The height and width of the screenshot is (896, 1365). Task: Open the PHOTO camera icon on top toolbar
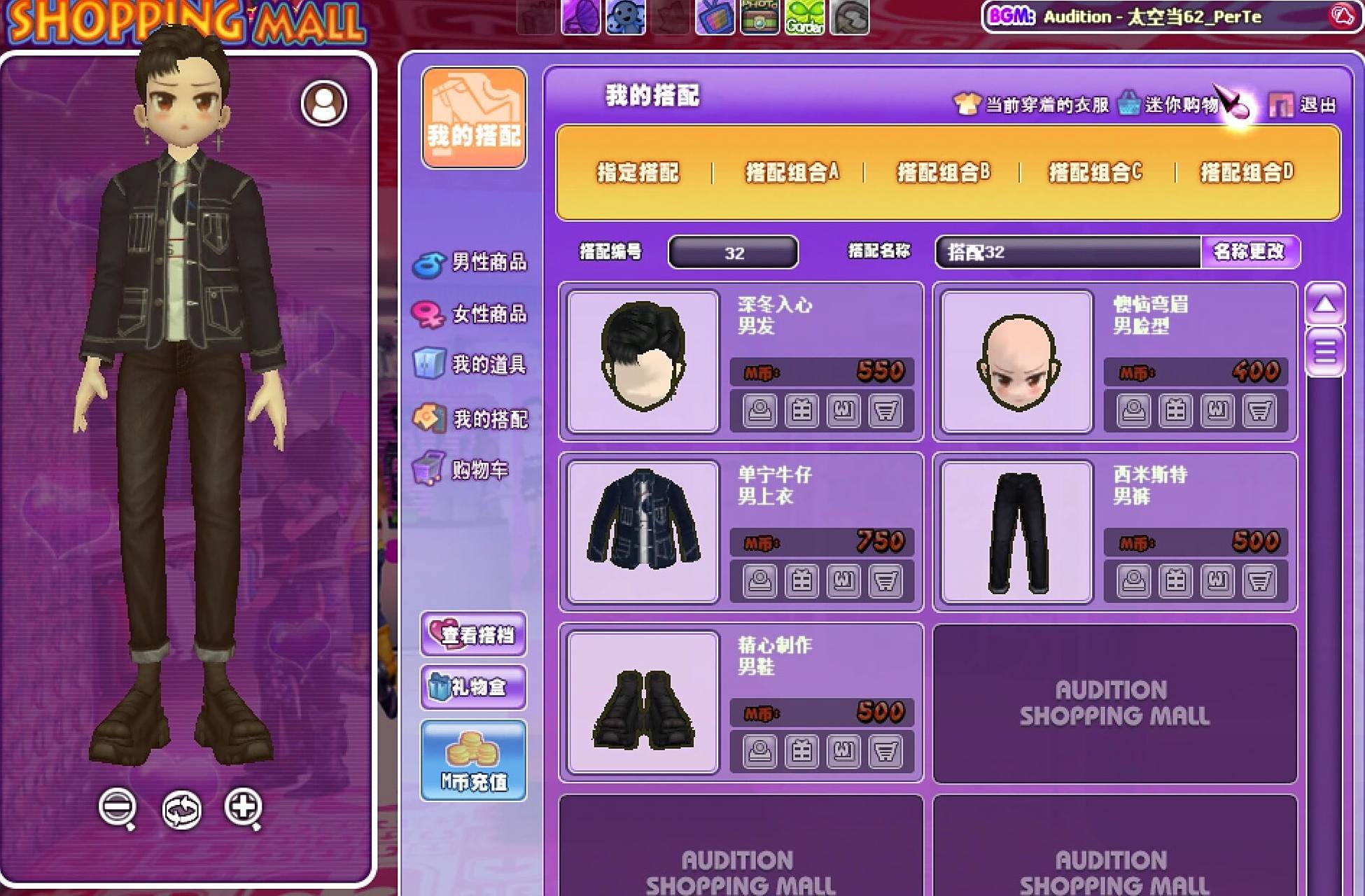coord(760,17)
